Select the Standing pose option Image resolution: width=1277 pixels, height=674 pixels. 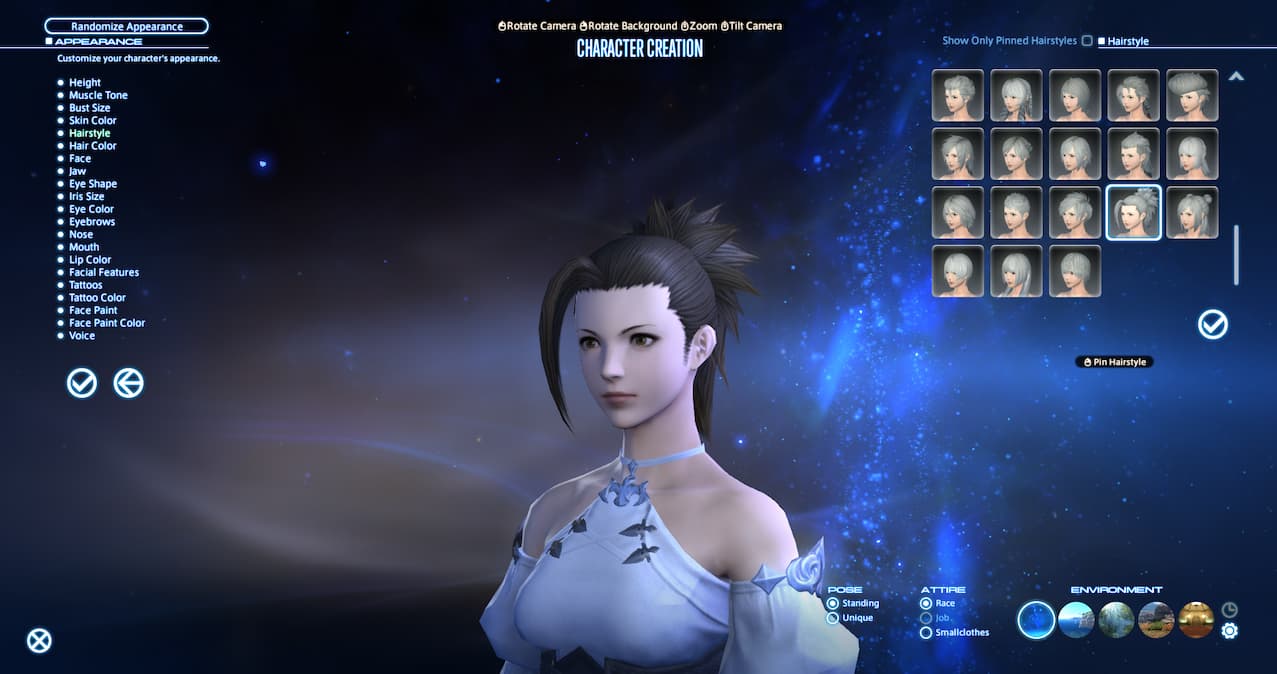click(x=833, y=604)
